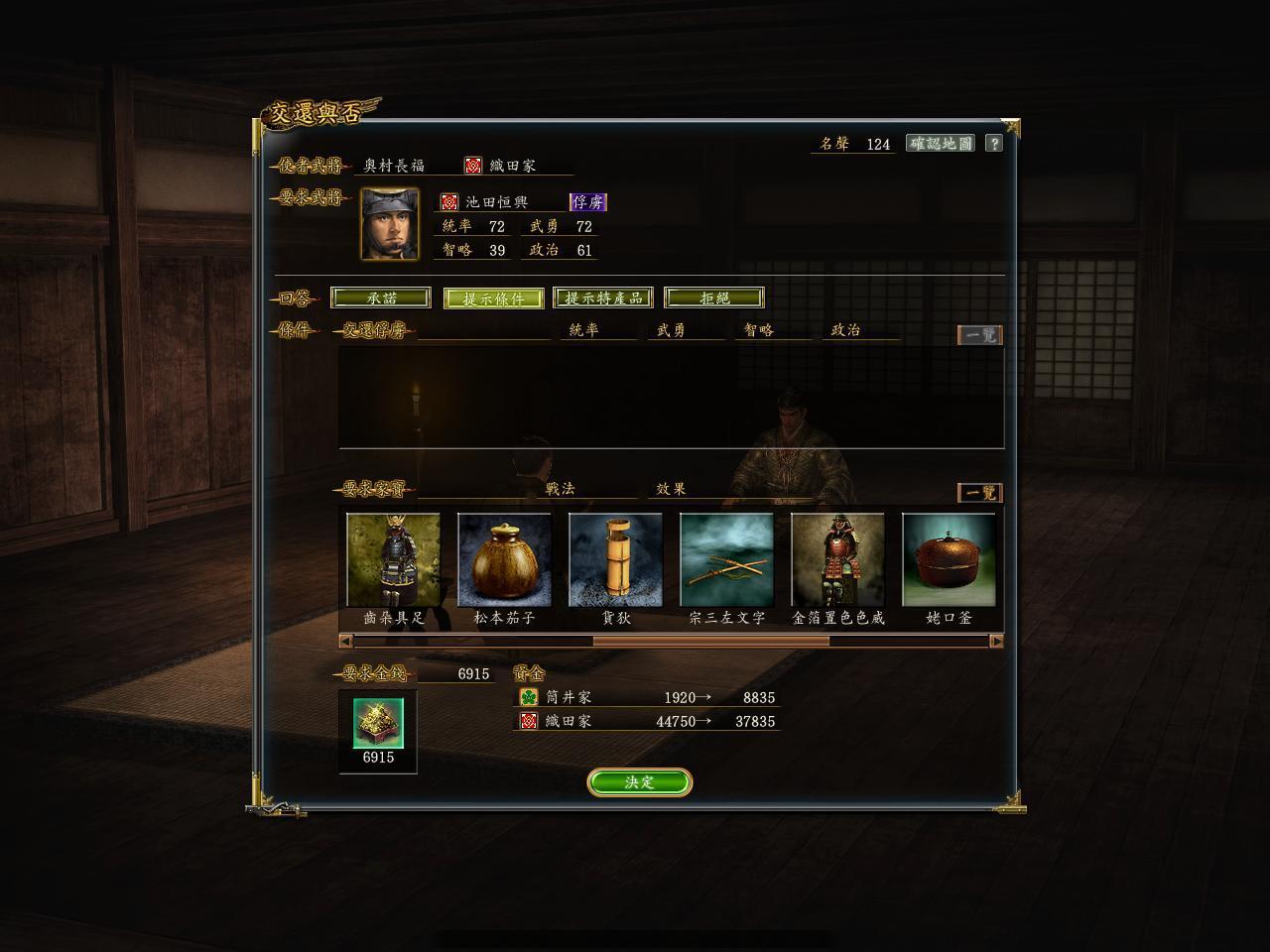Select the 松本茄子 tea caddy treasure
The image size is (1270, 952).
tap(504, 560)
